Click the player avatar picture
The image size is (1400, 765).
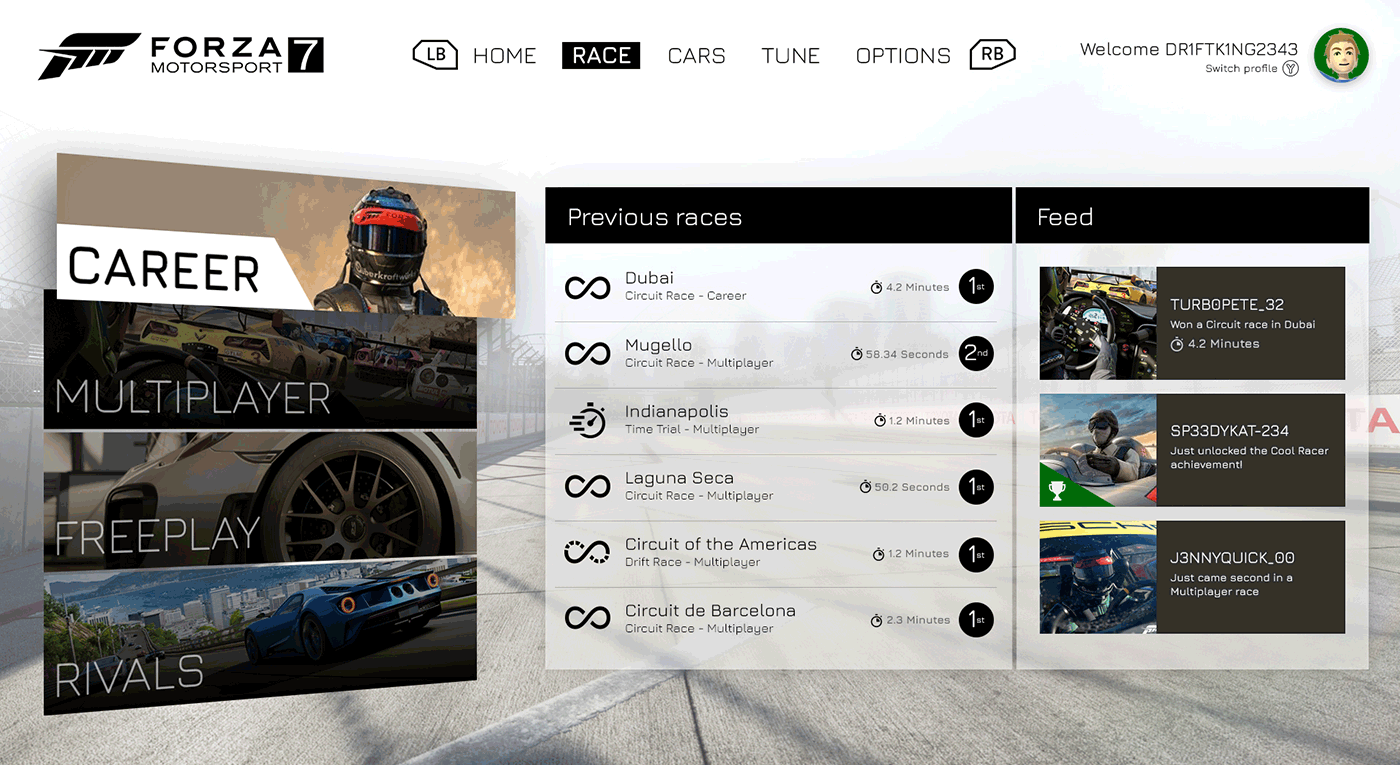coord(1340,56)
